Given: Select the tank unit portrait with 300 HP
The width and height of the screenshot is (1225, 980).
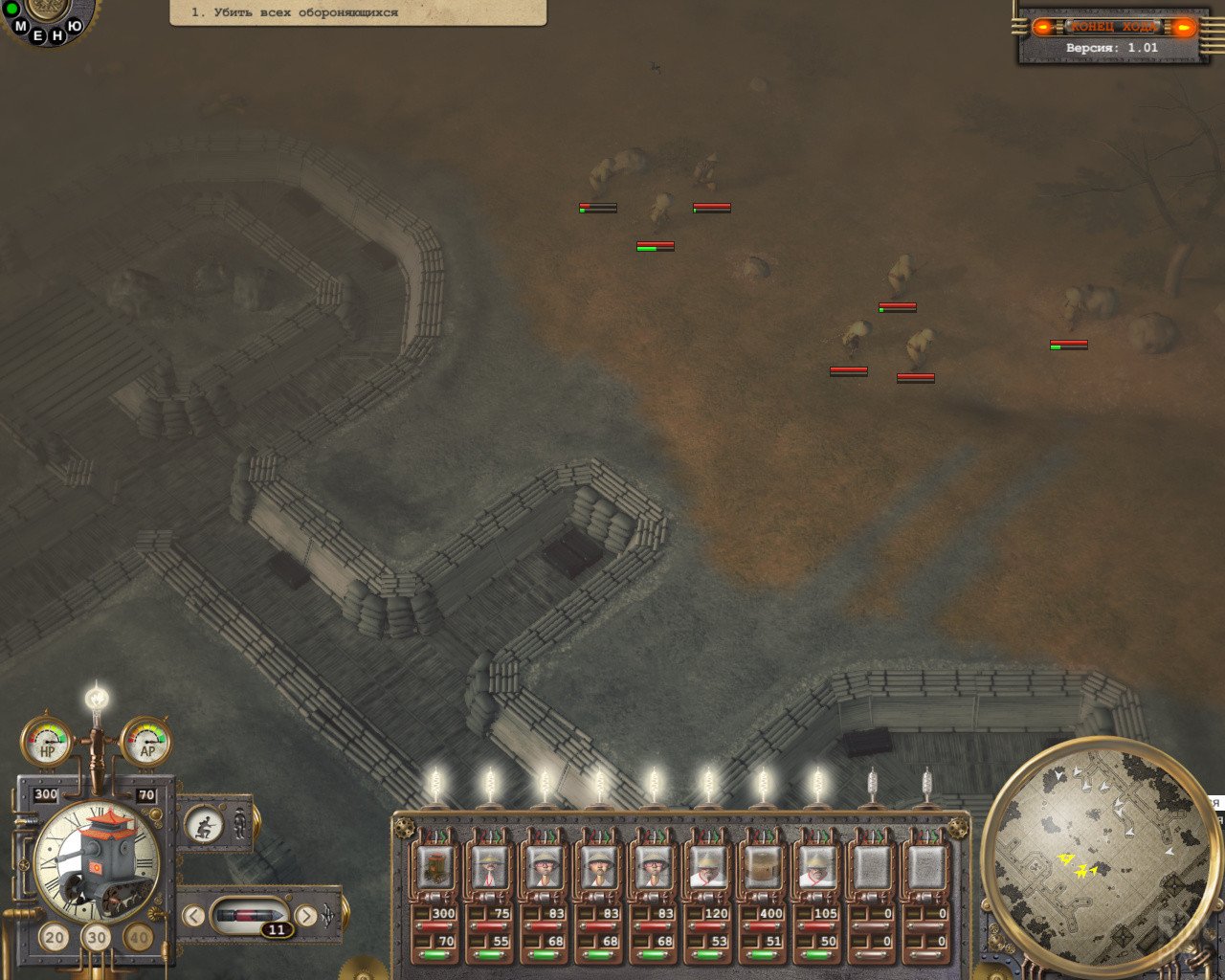Looking at the screenshot, I should point(435,866).
